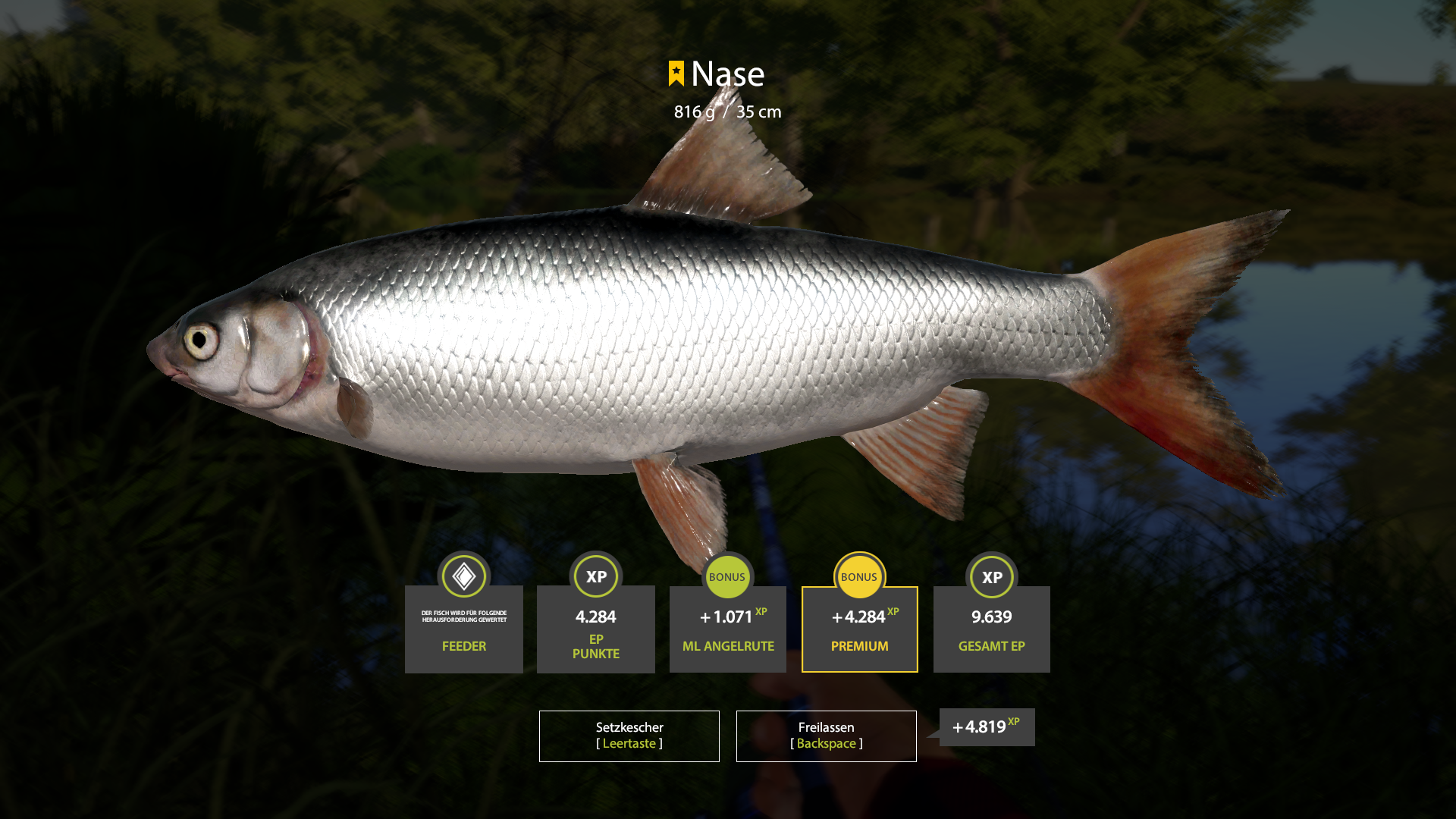Select the fish name title Nase
Screen dimensions: 1456x819
pos(729,74)
